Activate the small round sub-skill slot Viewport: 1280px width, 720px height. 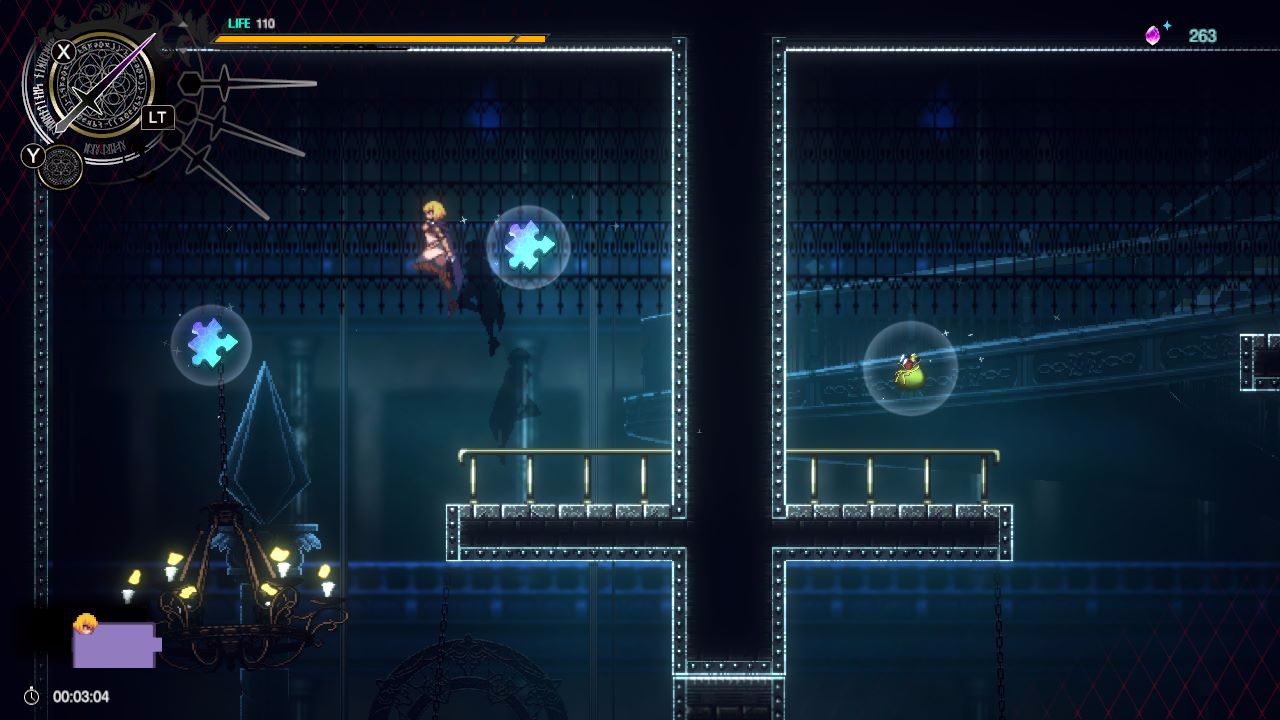tap(60, 168)
